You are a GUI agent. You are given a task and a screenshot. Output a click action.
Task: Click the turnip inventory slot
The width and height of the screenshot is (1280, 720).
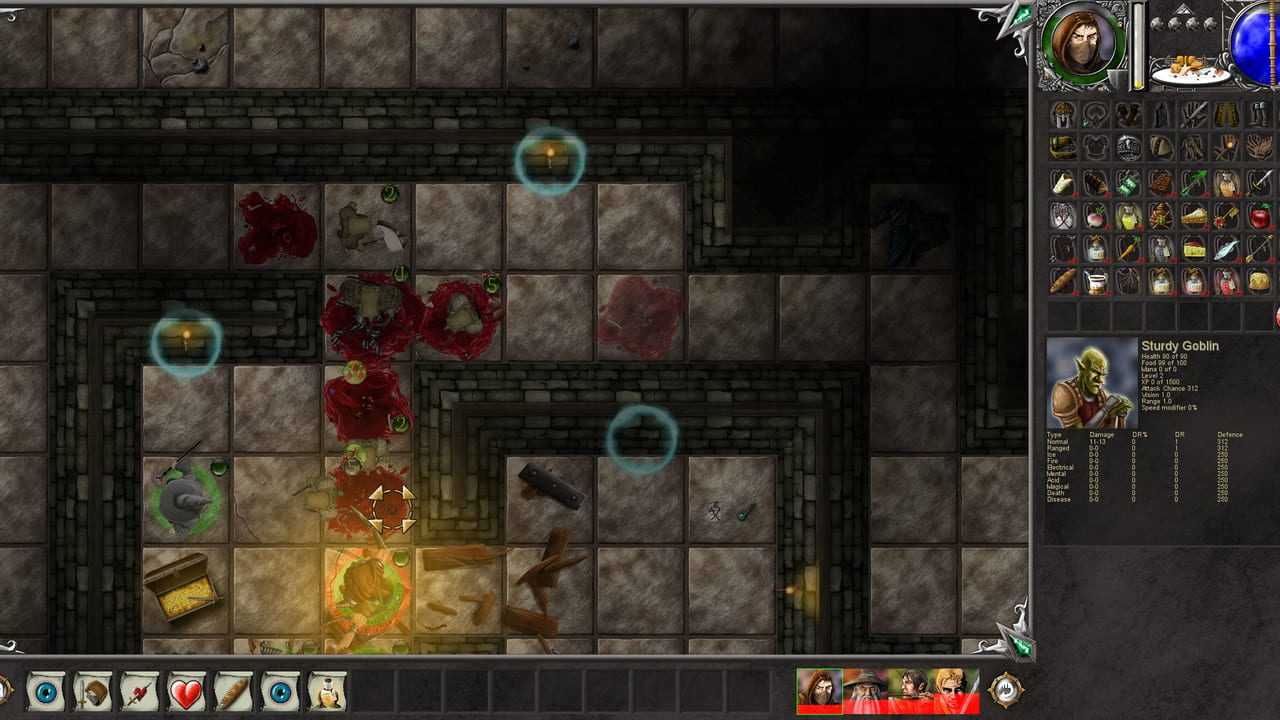pyautogui.click(x=1096, y=216)
